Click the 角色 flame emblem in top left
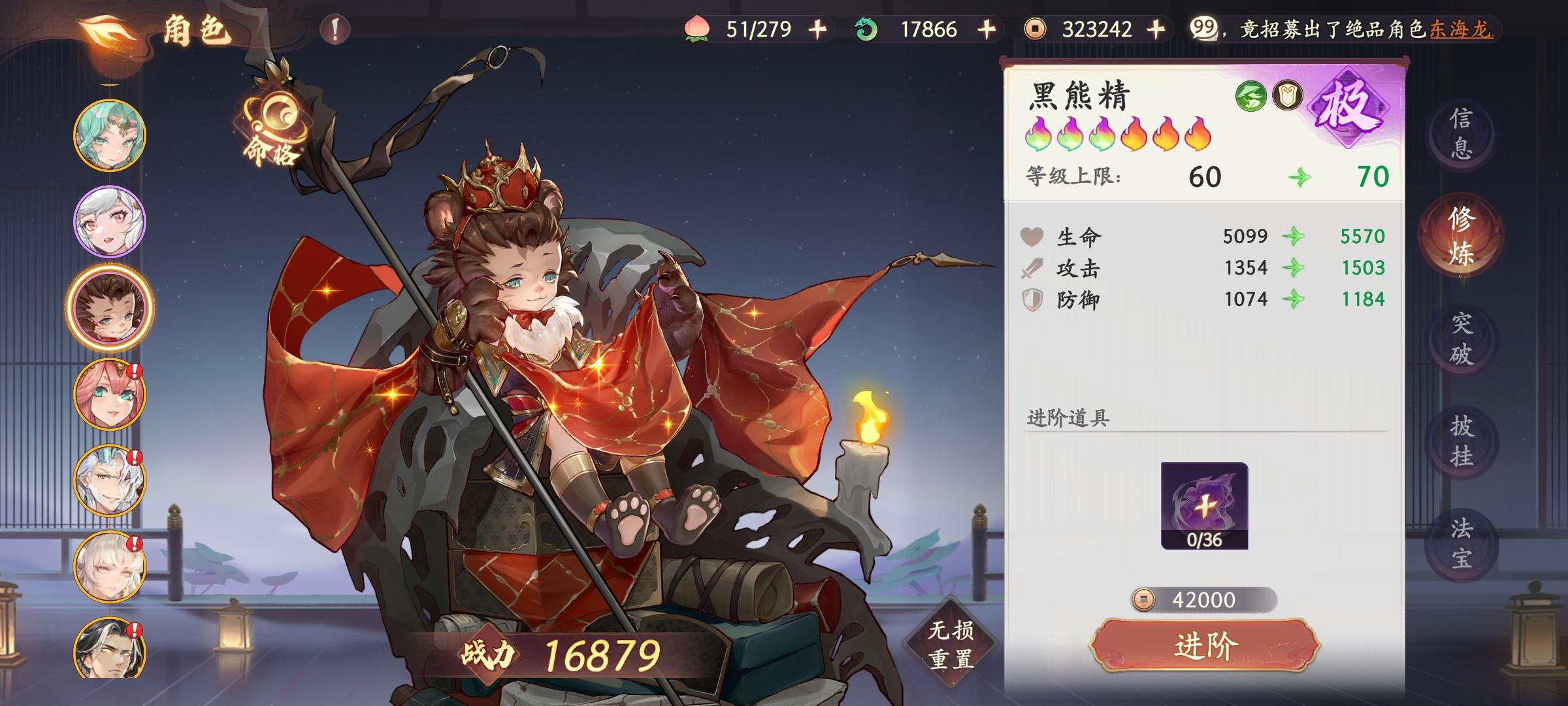The width and height of the screenshot is (1568, 706). (x=105, y=28)
